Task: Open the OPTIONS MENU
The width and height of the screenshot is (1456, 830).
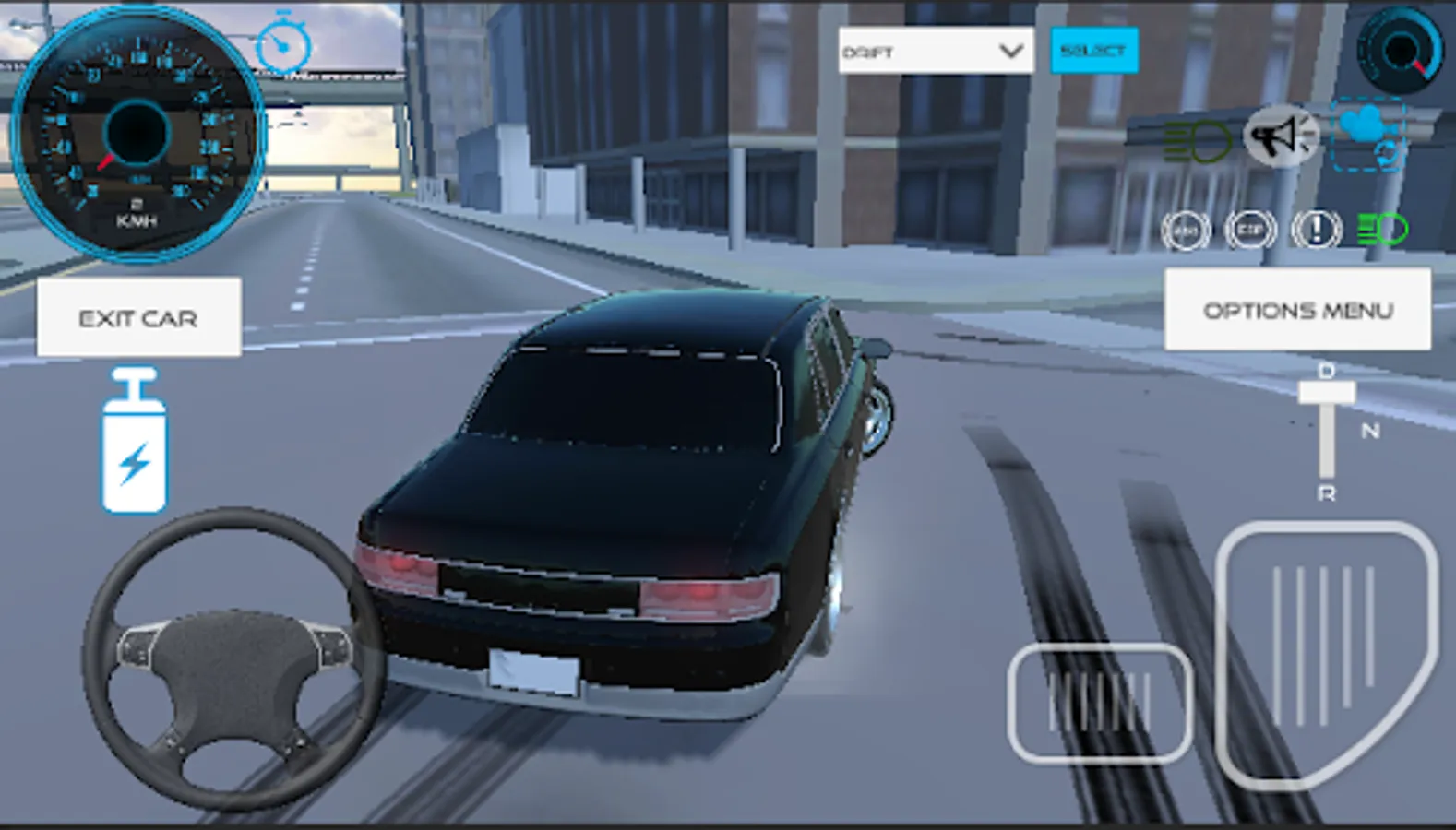Action: [1297, 310]
